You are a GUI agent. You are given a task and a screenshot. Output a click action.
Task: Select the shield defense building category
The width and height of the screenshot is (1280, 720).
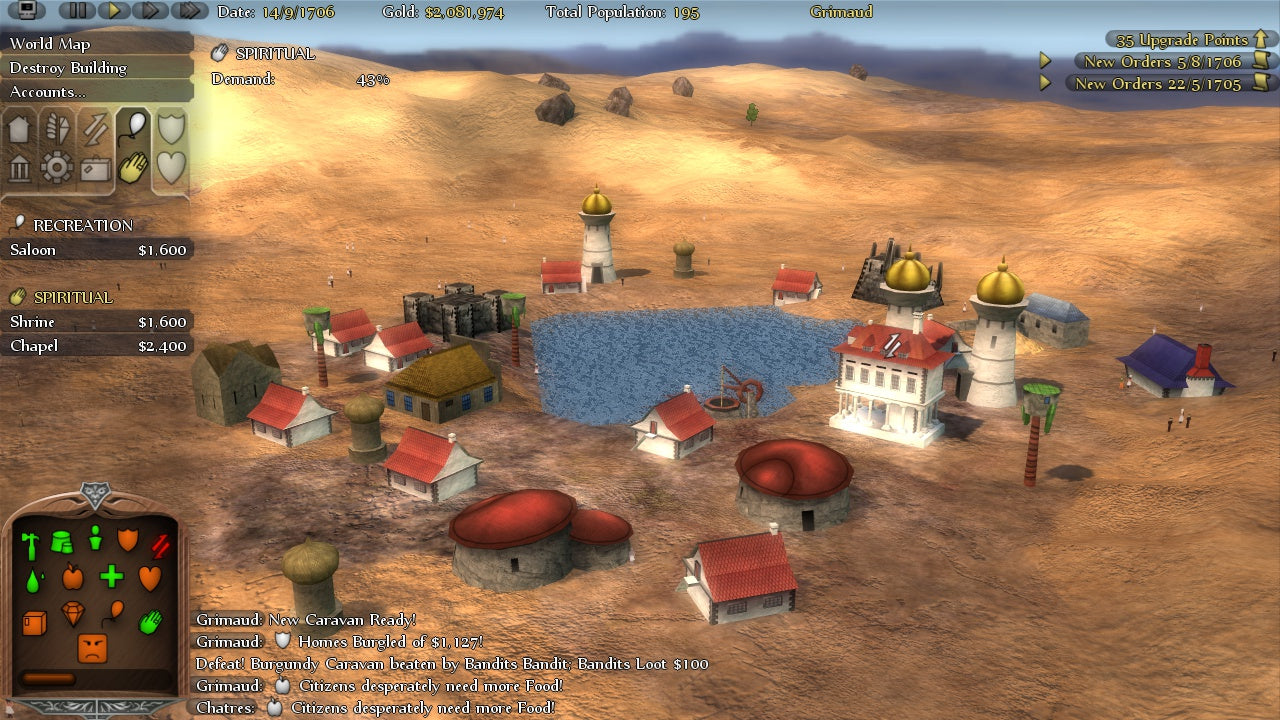(171, 128)
